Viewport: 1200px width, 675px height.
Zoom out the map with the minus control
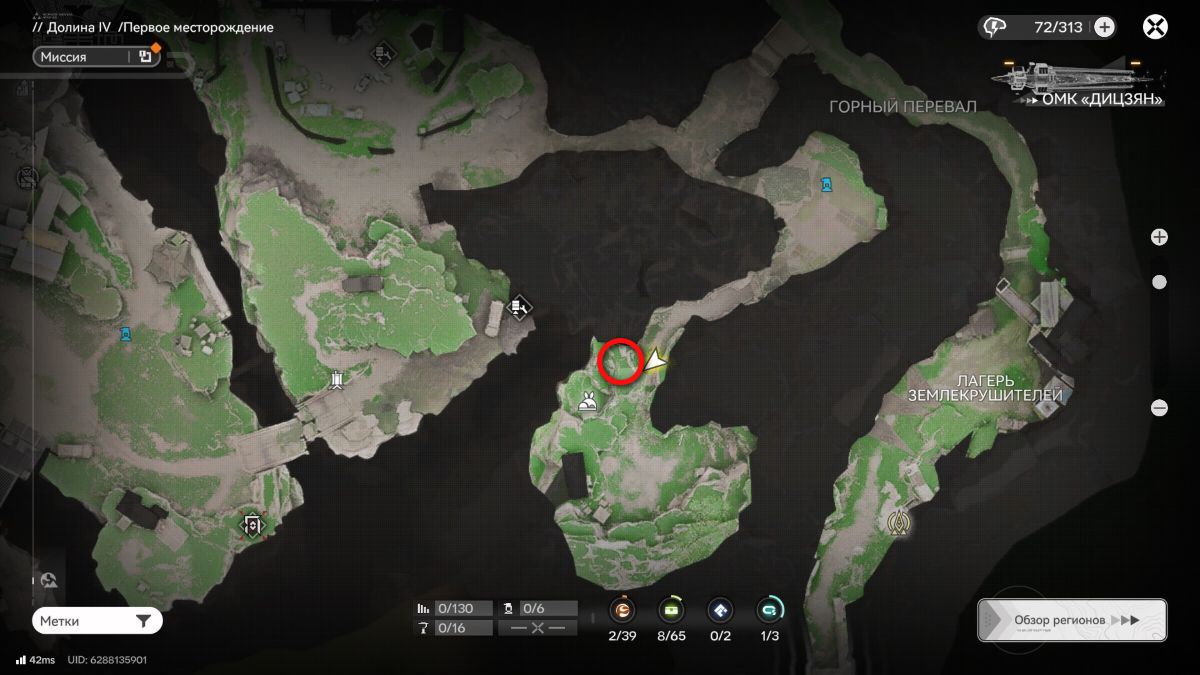1159,408
